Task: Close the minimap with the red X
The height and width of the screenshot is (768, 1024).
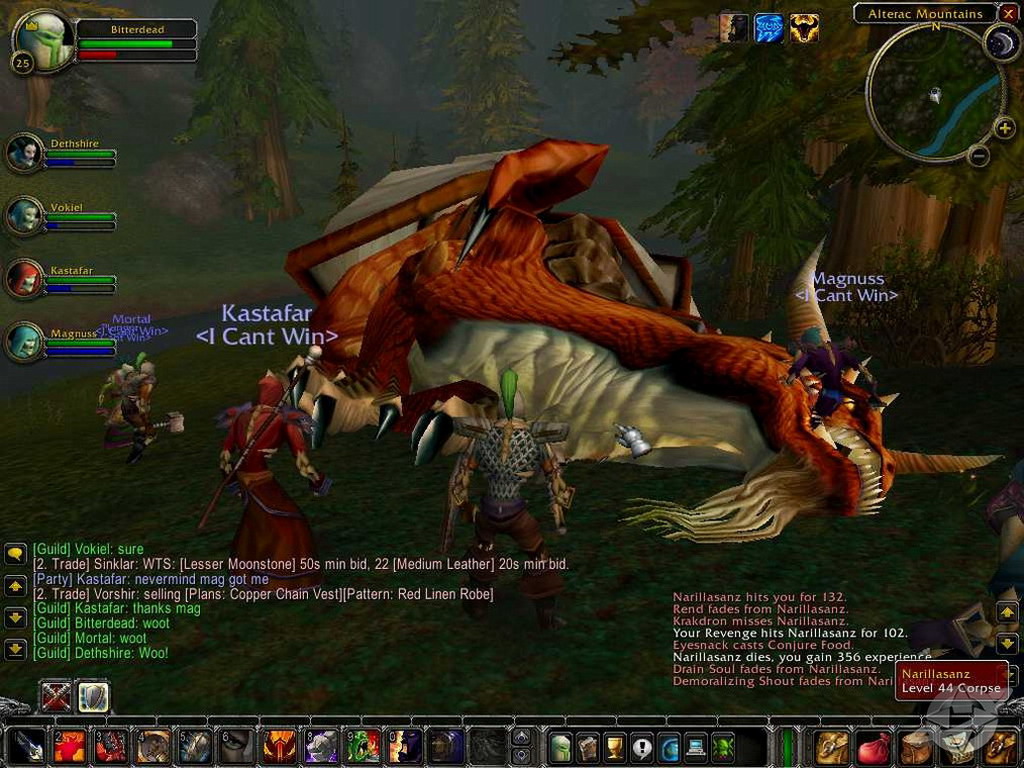Action: 1008,13
